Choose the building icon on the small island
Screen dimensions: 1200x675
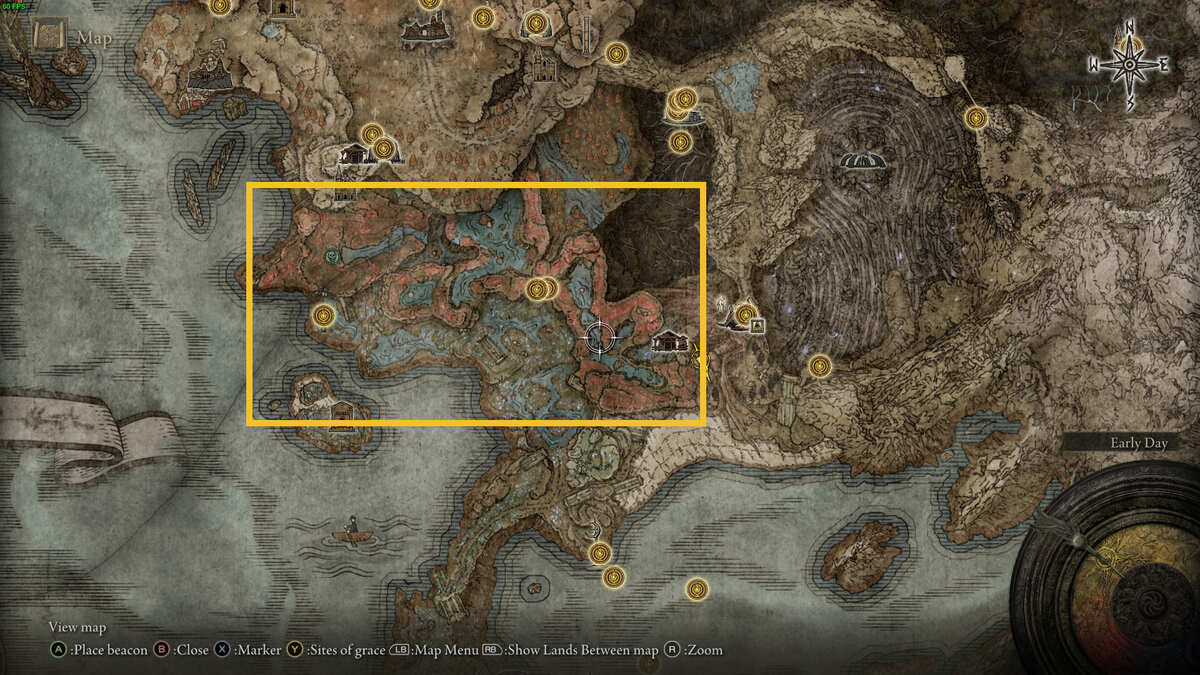[343, 410]
